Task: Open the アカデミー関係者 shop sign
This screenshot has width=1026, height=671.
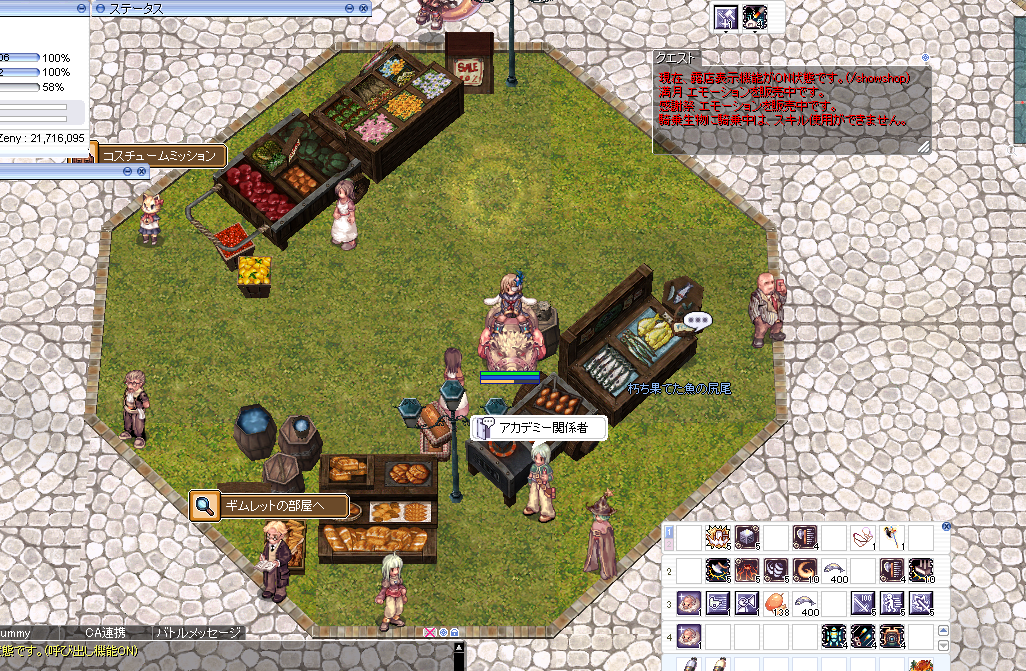Action: 540,428
